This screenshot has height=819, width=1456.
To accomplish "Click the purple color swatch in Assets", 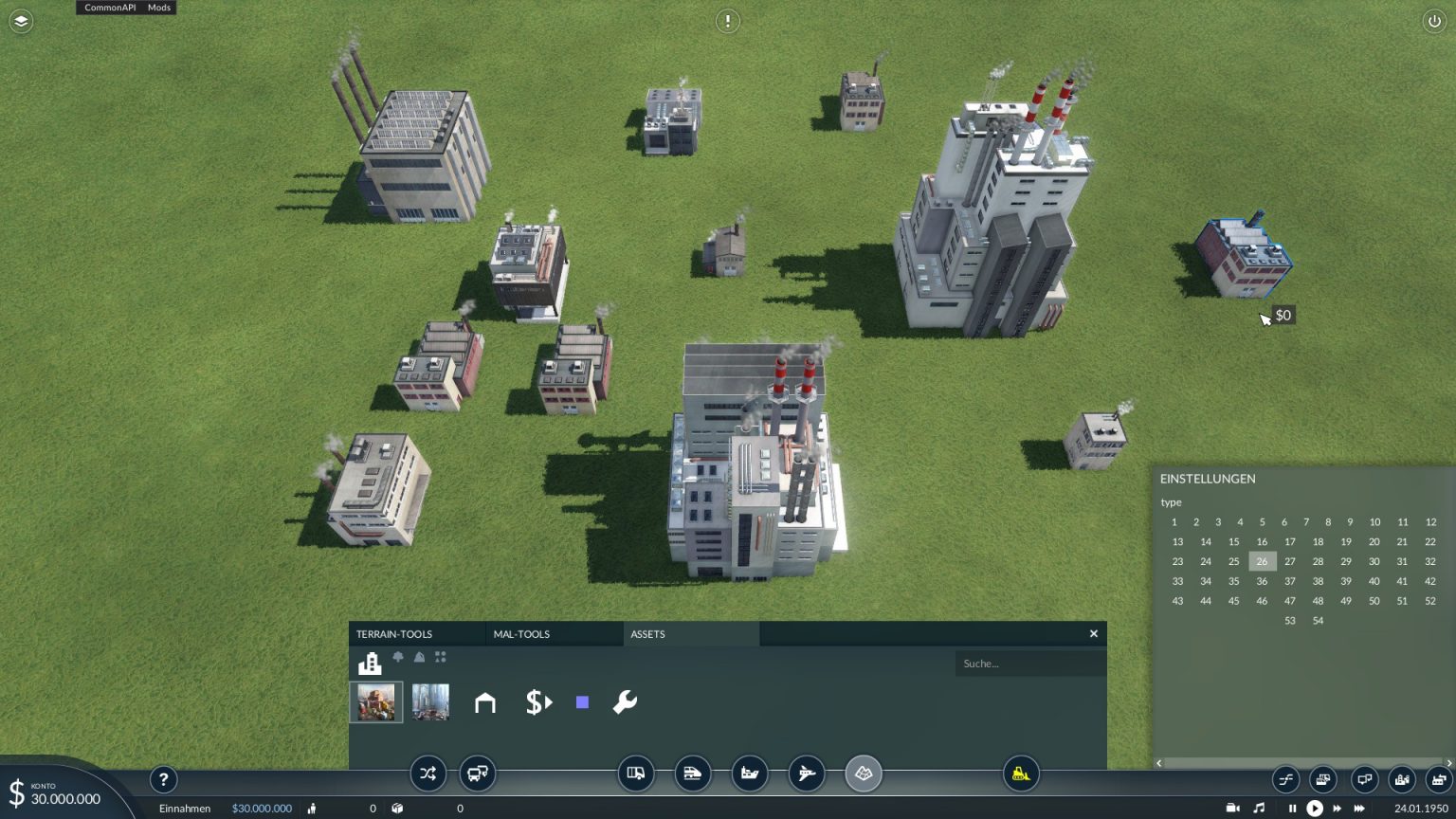I will (581, 701).
